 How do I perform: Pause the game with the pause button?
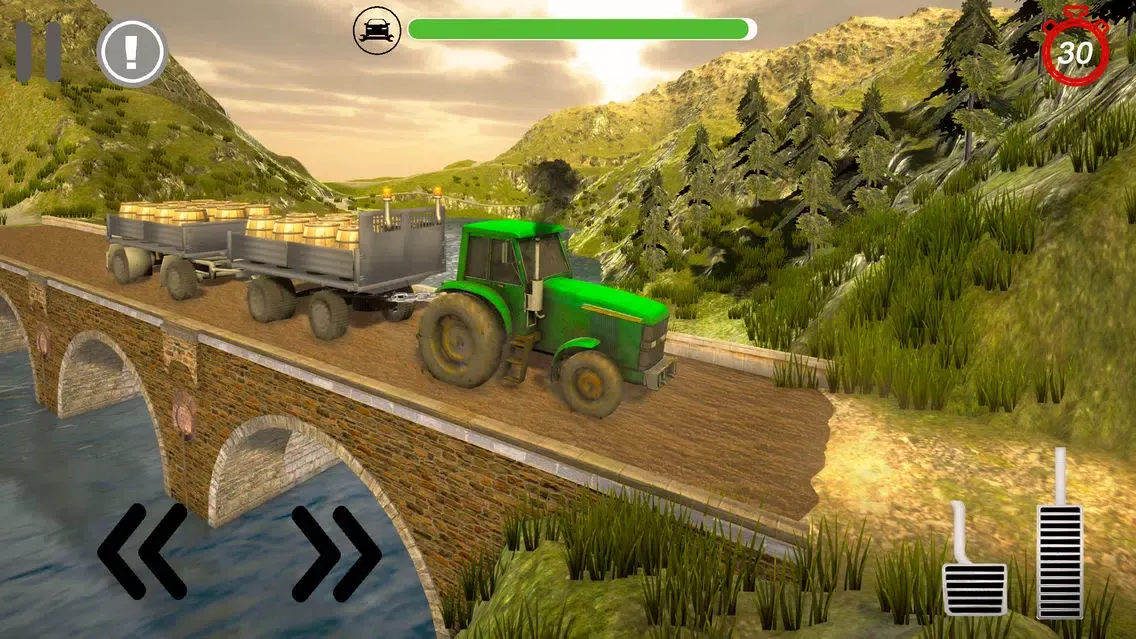coord(38,52)
